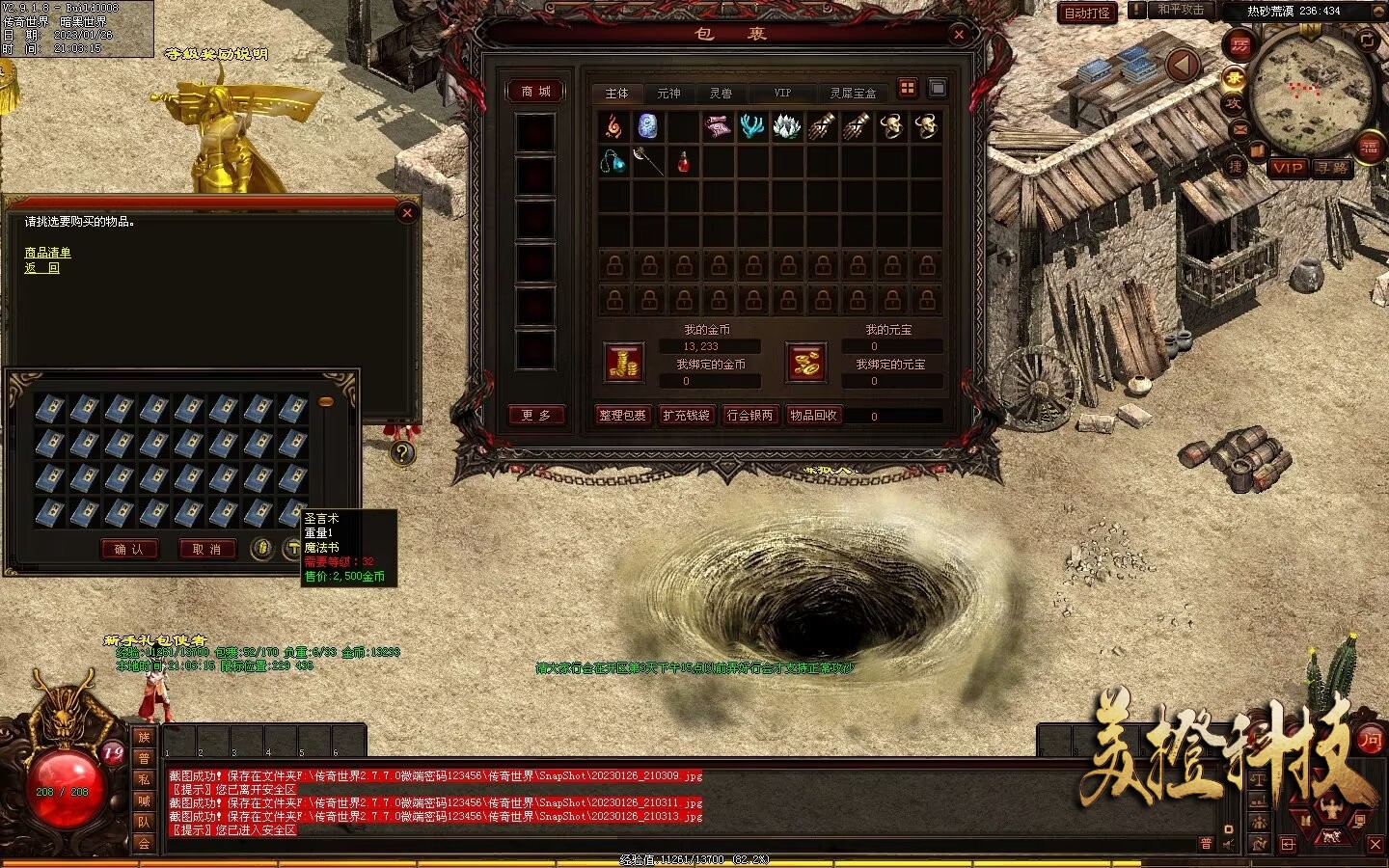Select the red potion in the bag
Image resolution: width=1389 pixels, height=868 pixels.
tap(683, 161)
